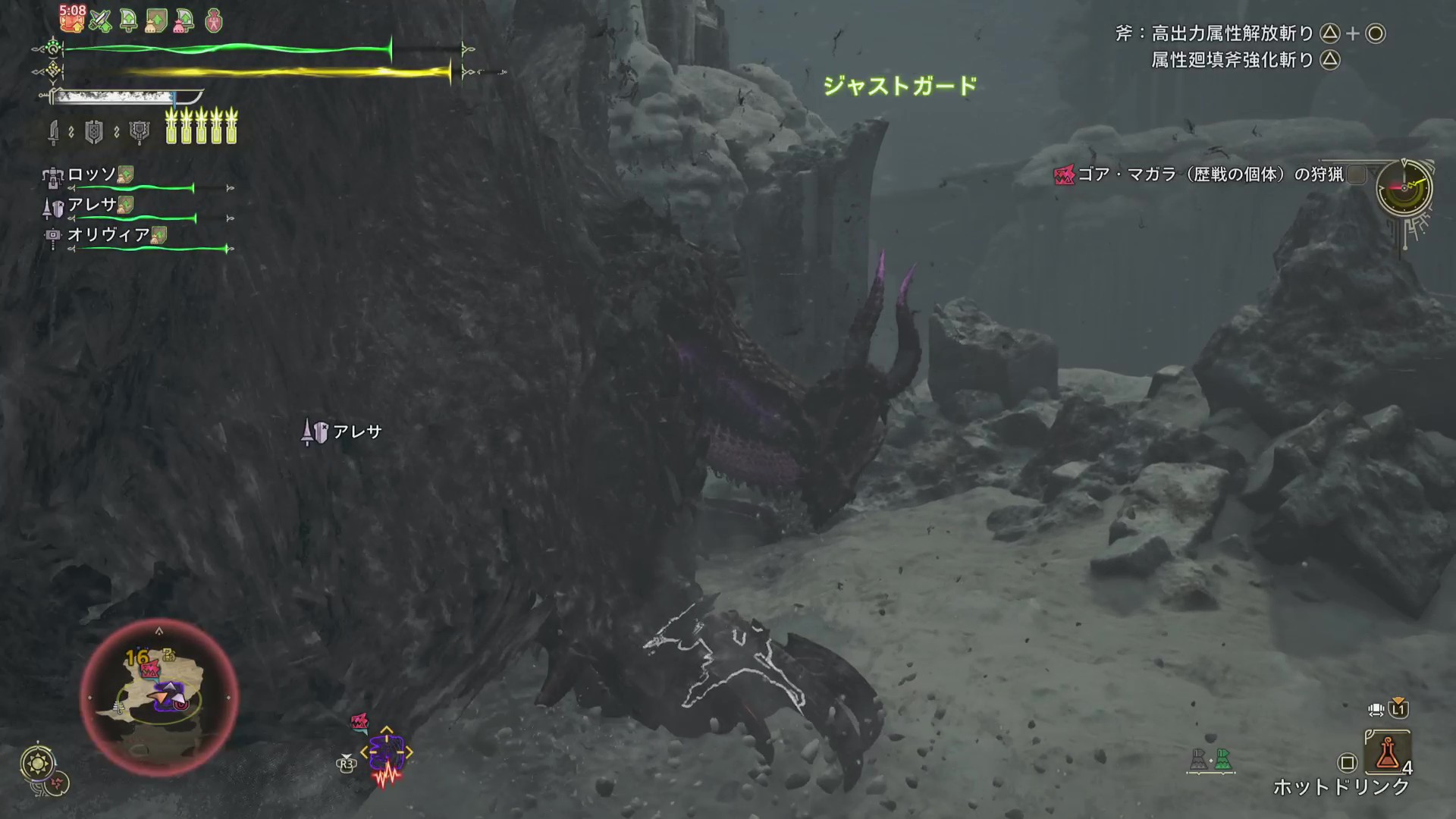Click the red timed buff icon showing 5:08
Viewport: 1456px width, 819px height.
[72, 19]
